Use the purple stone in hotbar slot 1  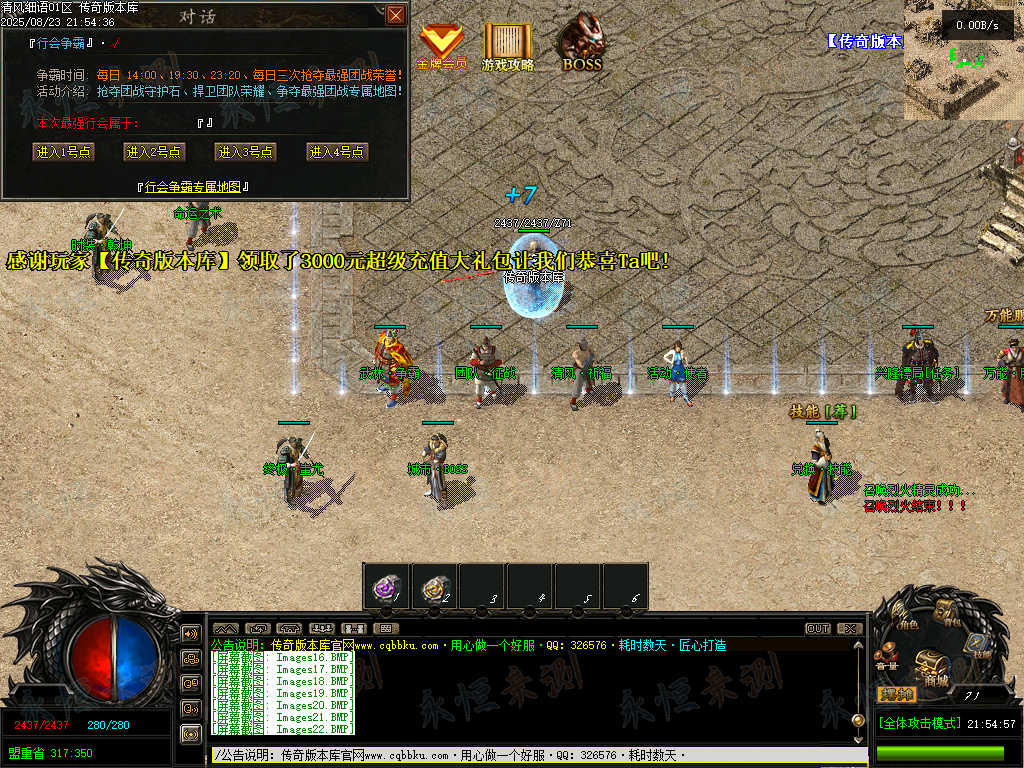385,587
